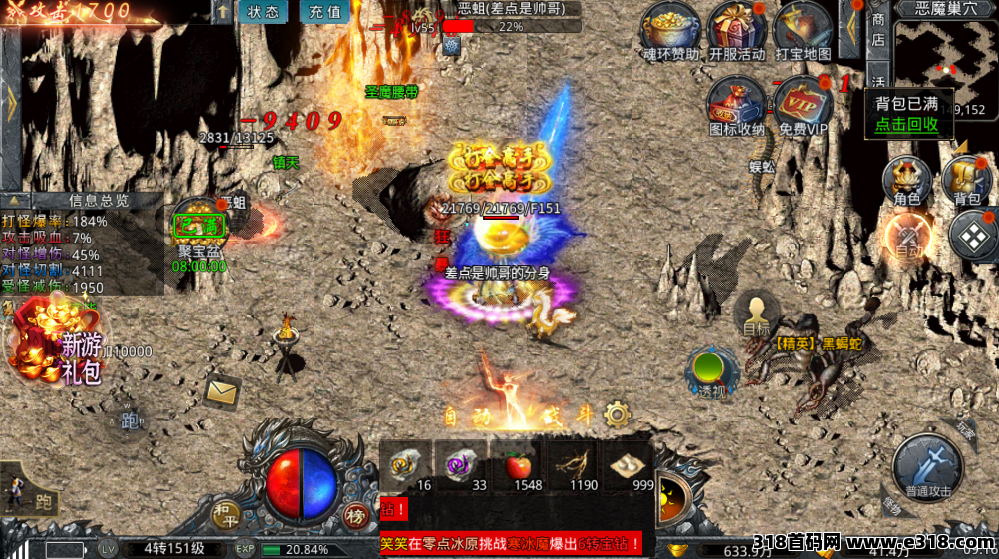
Task: Activate the 透视 magnifier button
Action: pos(711,373)
